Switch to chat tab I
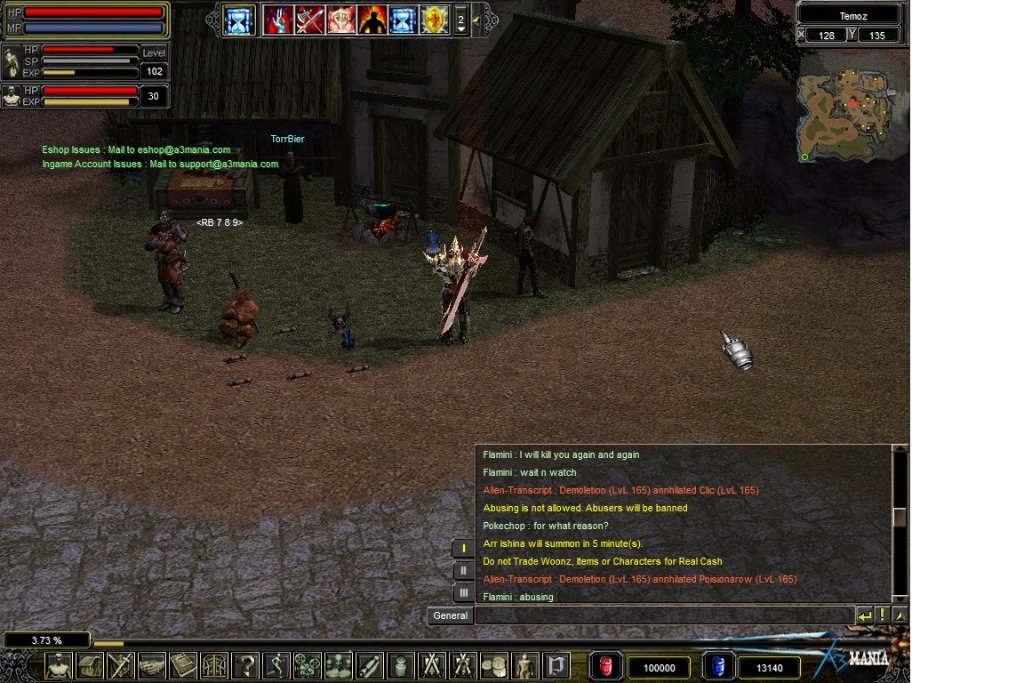Viewport: 1024px width, 683px height. pyautogui.click(x=463, y=549)
